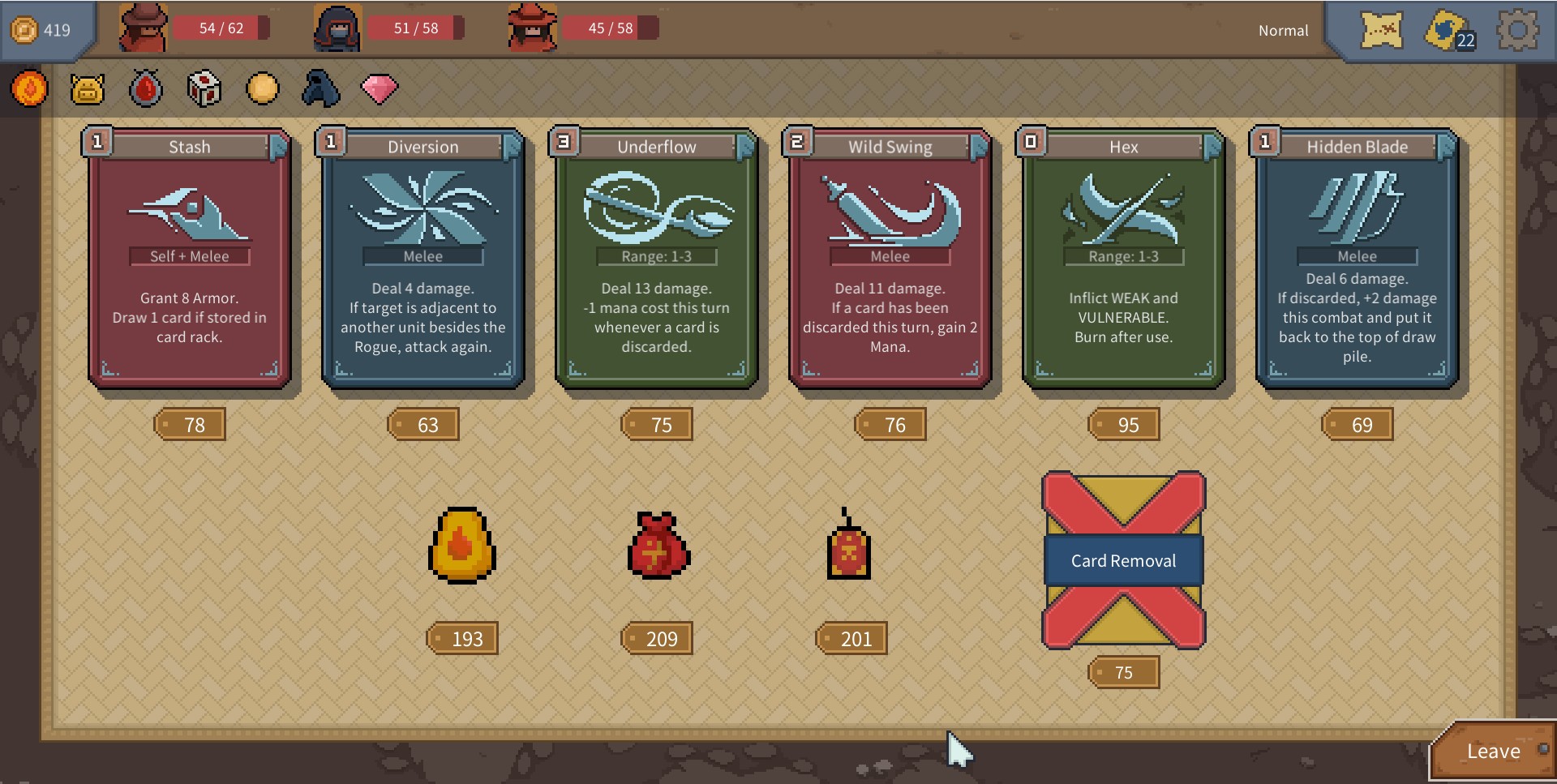Buy the Stash card
1557x784 pixels.
click(189, 258)
